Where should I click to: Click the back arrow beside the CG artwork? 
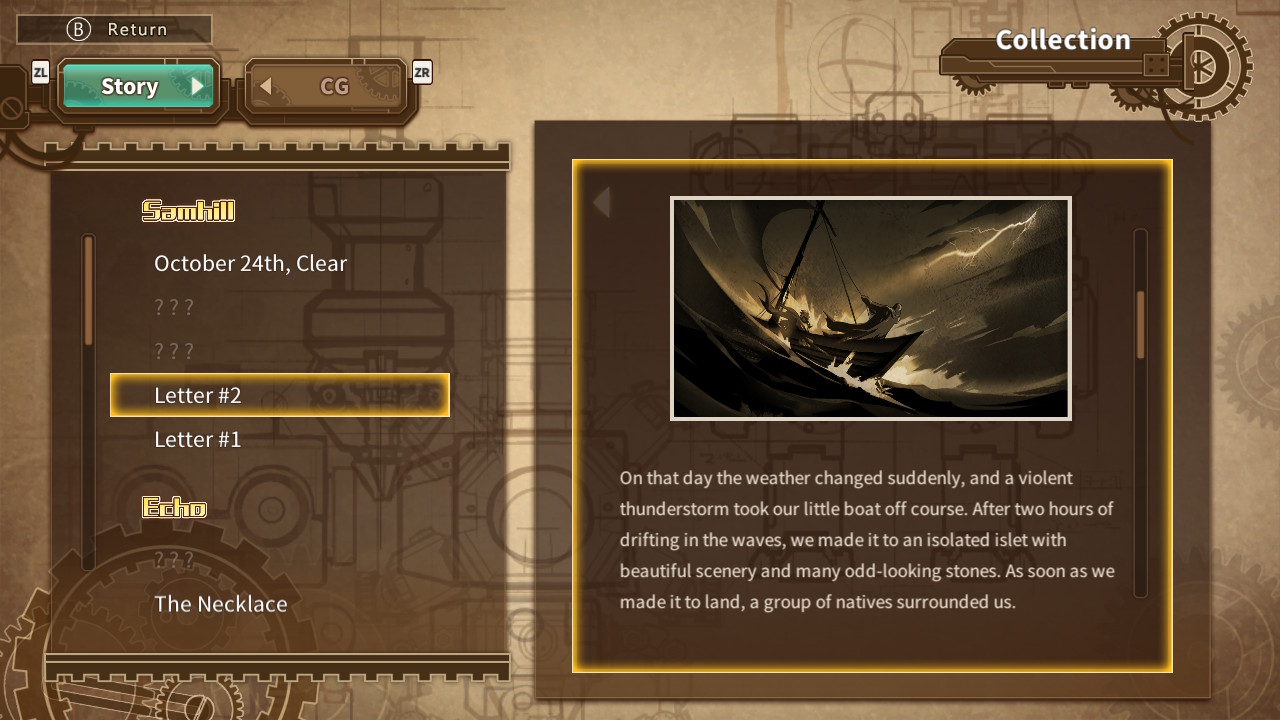pyautogui.click(x=601, y=202)
